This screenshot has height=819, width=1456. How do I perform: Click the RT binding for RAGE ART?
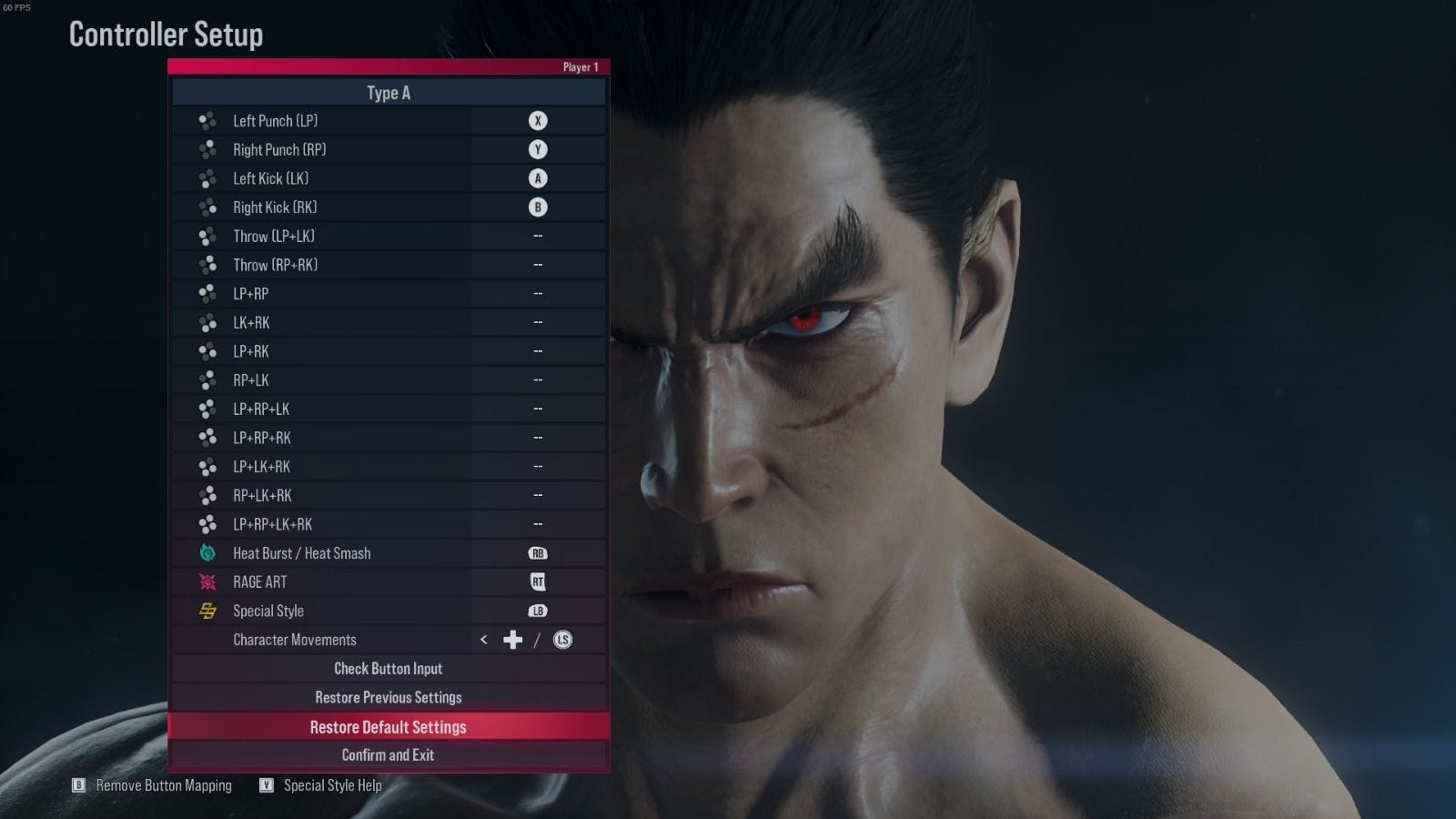point(539,581)
